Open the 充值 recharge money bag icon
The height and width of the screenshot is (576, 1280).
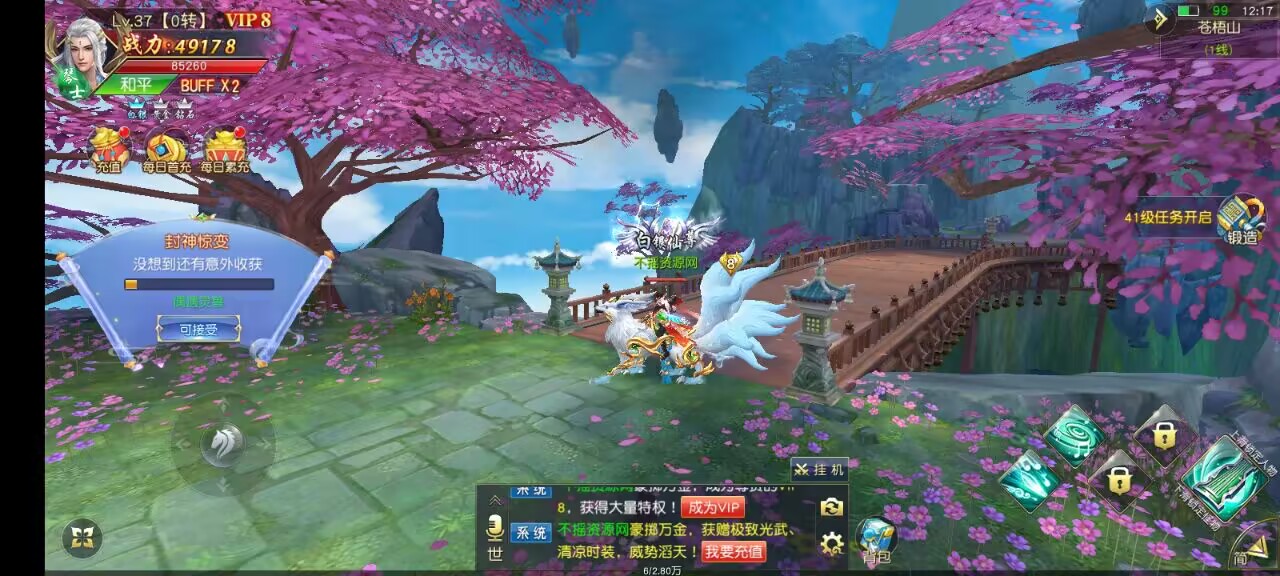coord(109,150)
